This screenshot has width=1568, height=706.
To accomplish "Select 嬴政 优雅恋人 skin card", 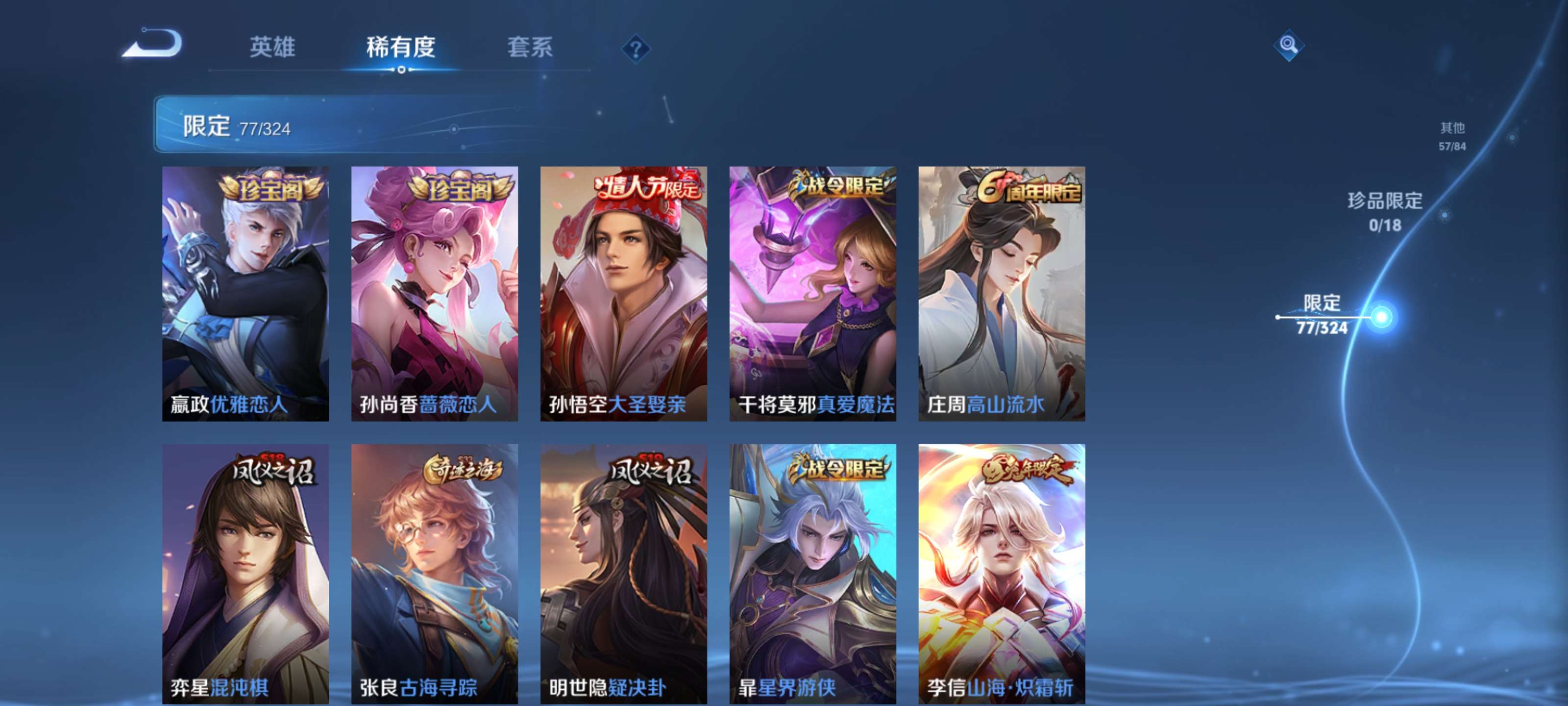I will [245, 294].
